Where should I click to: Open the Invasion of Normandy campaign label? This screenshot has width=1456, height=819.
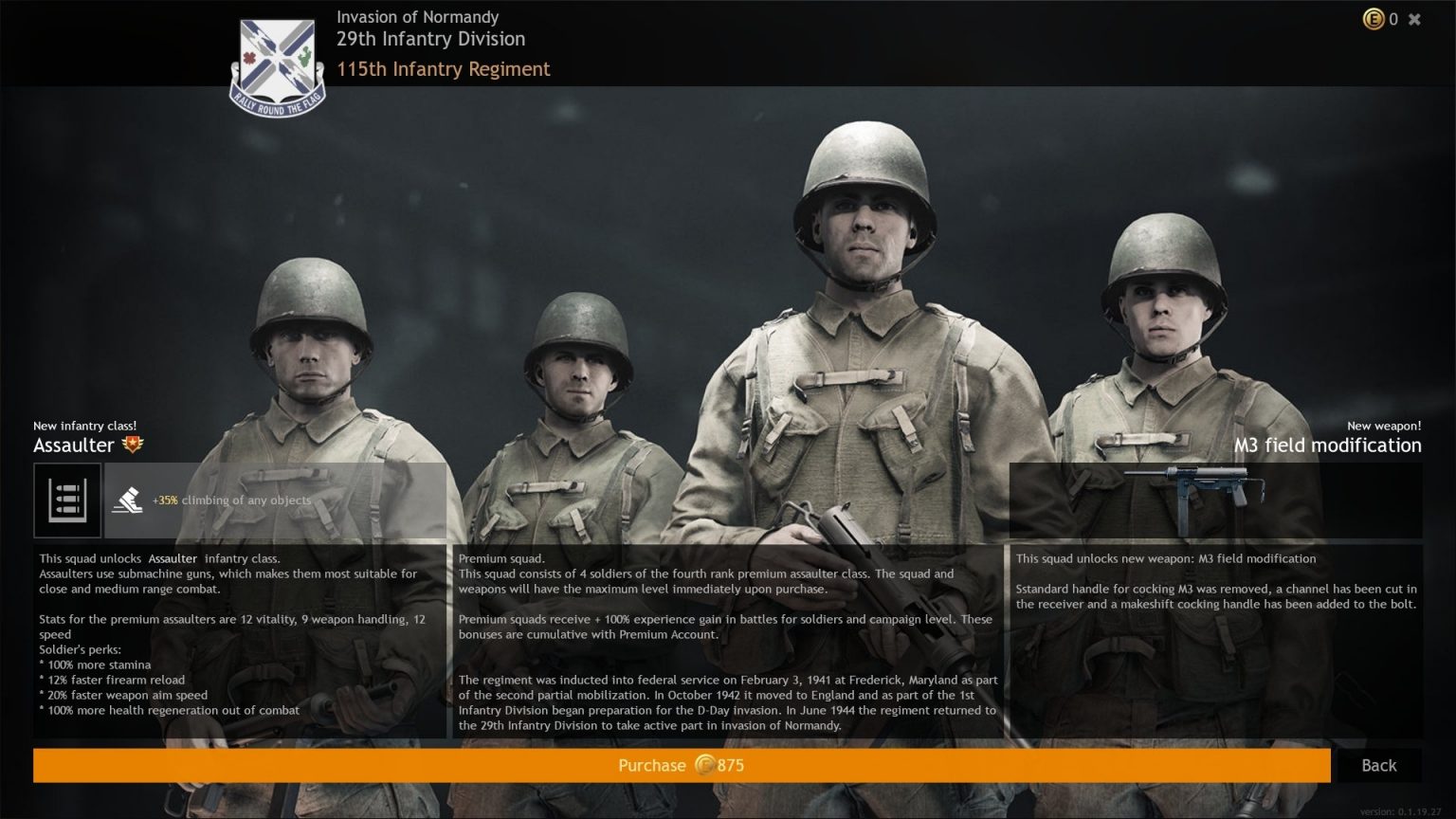(x=418, y=16)
